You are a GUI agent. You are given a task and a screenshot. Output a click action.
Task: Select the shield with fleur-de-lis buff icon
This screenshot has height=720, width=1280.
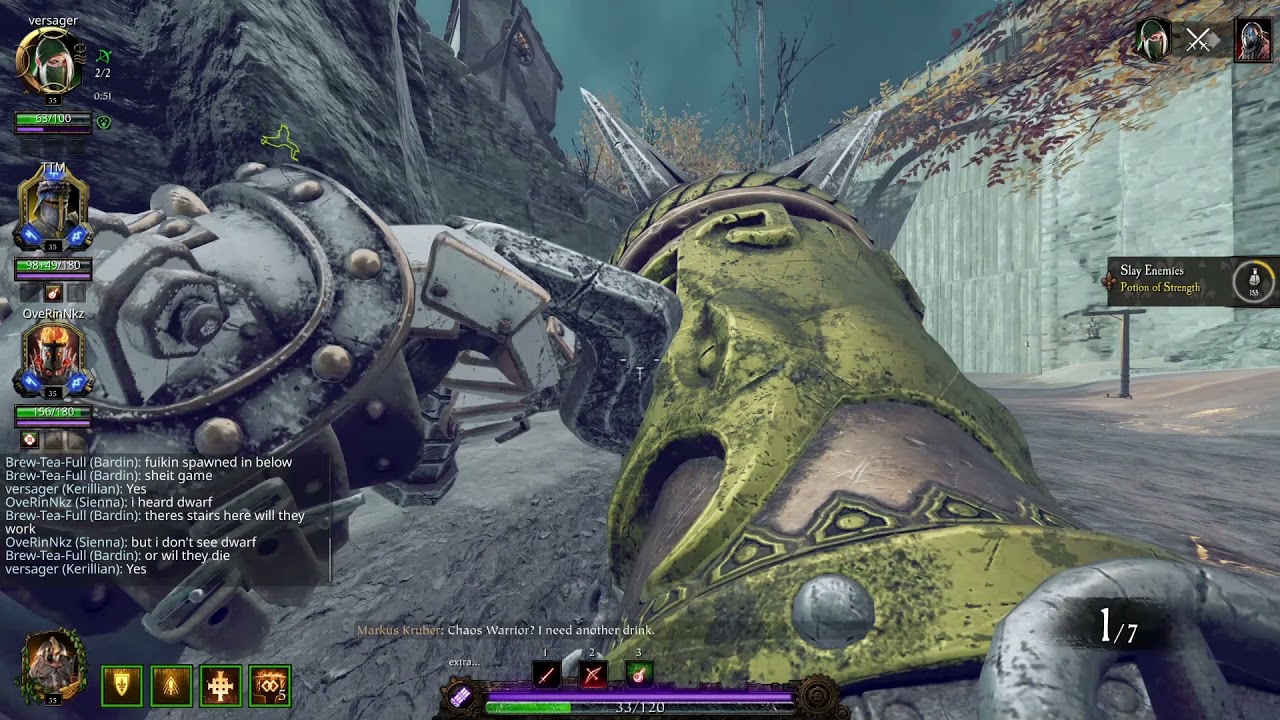122,686
